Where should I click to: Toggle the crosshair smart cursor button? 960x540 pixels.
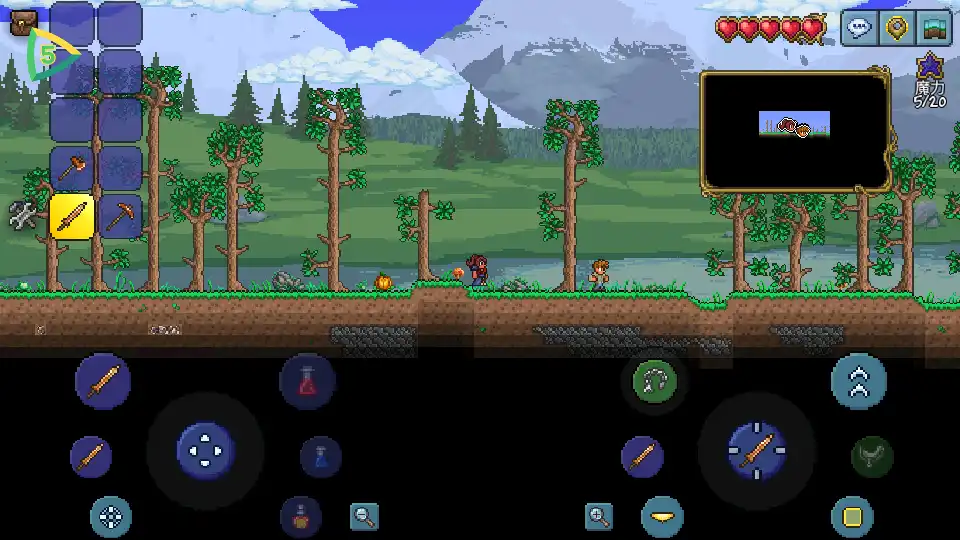[111, 517]
